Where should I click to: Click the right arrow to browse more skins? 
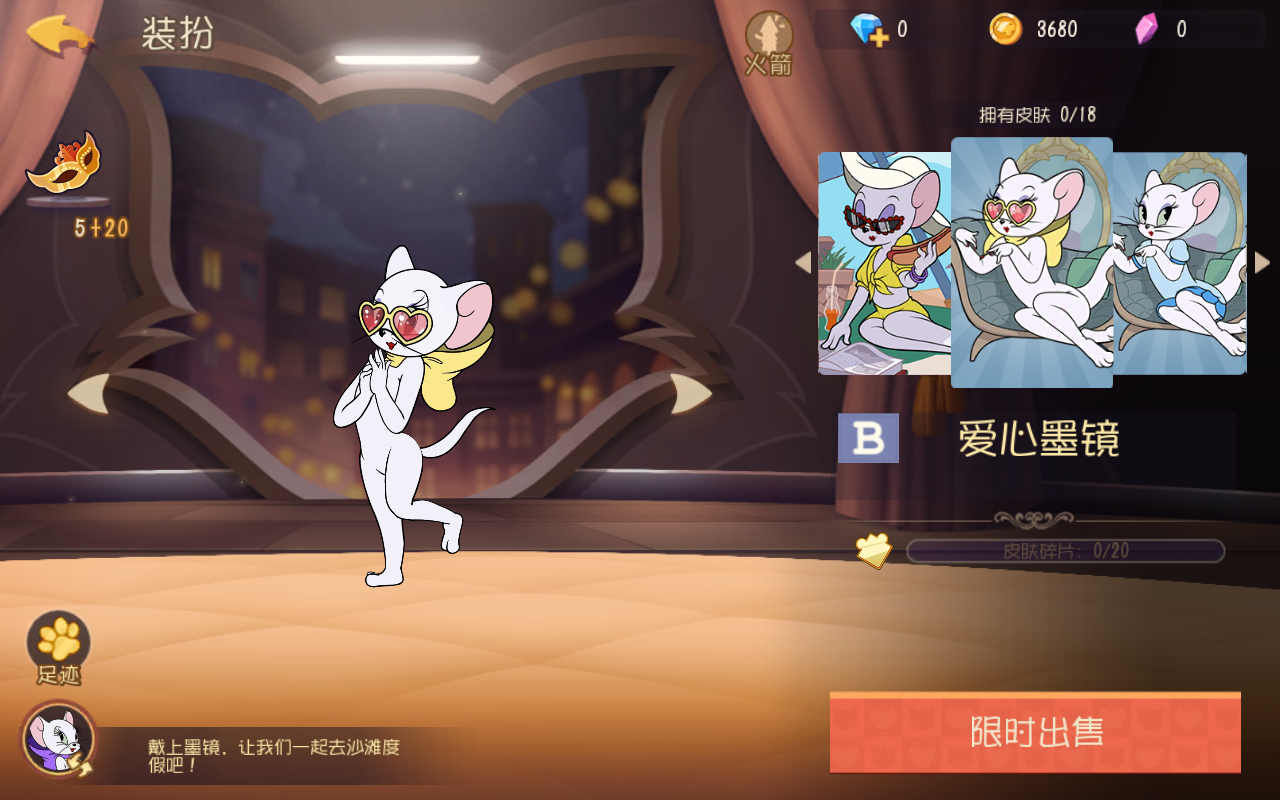point(1262,262)
